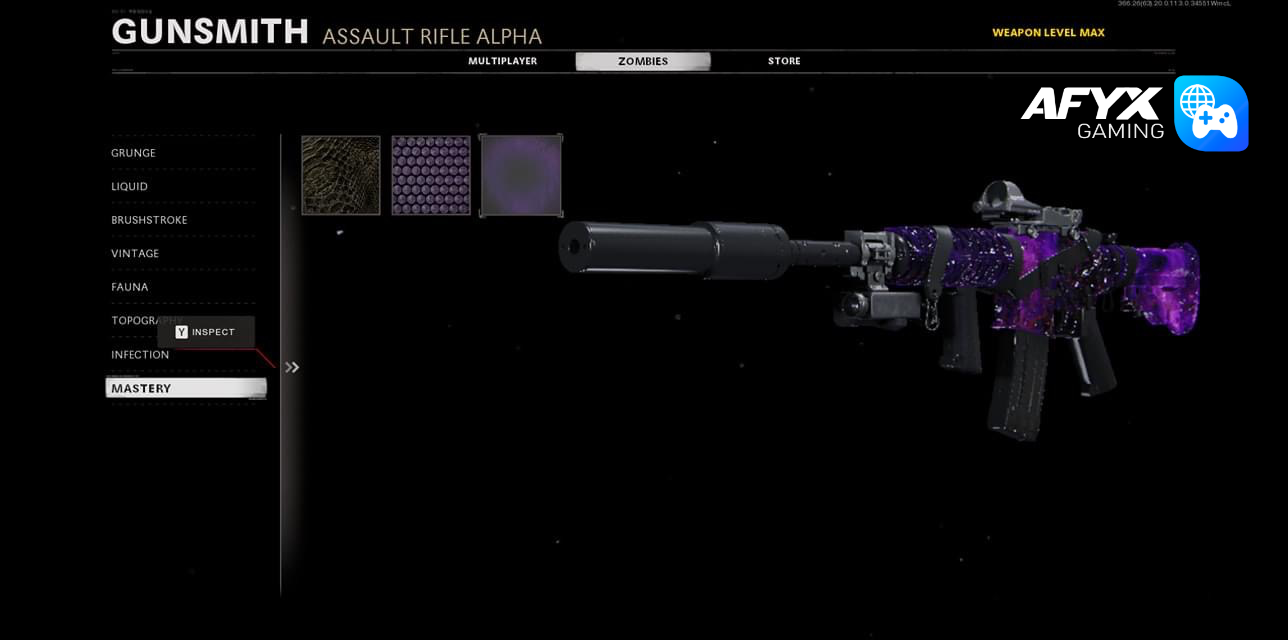This screenshot has width=1288, height=640.
Task: Choose the Grunge camo category
Action: pos(134,153)
